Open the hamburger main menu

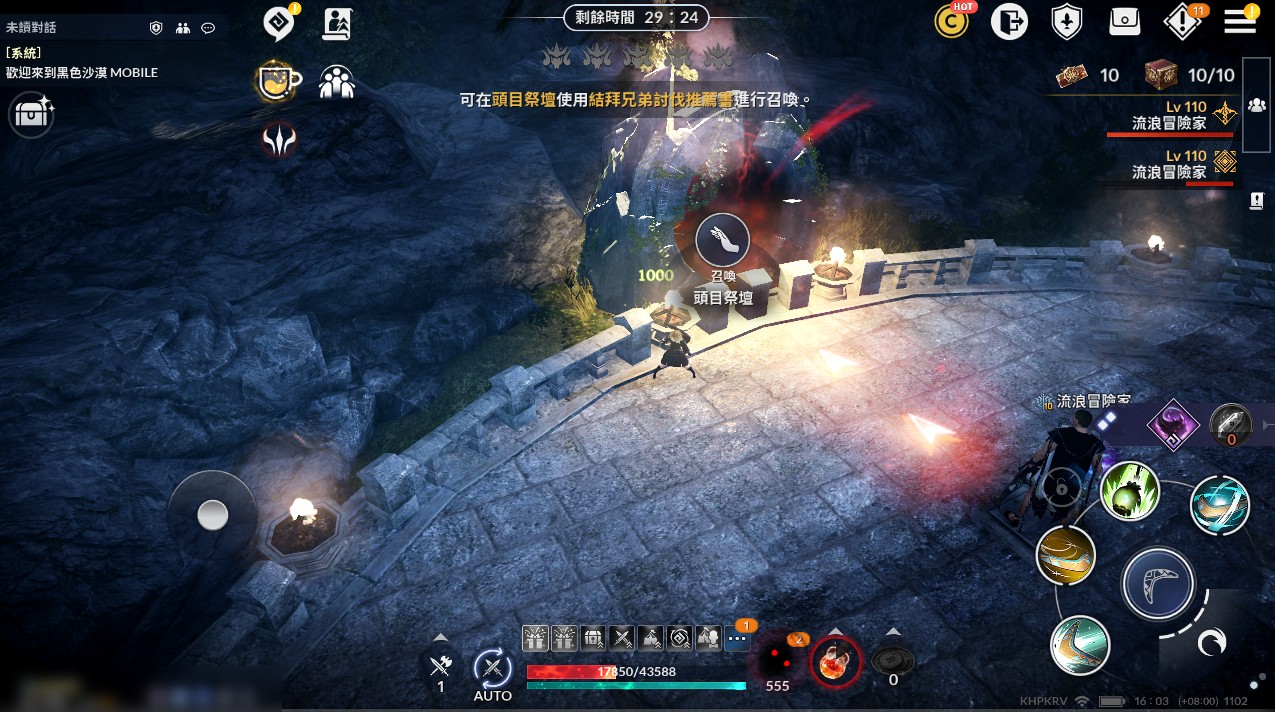(x=1240, y=21)
